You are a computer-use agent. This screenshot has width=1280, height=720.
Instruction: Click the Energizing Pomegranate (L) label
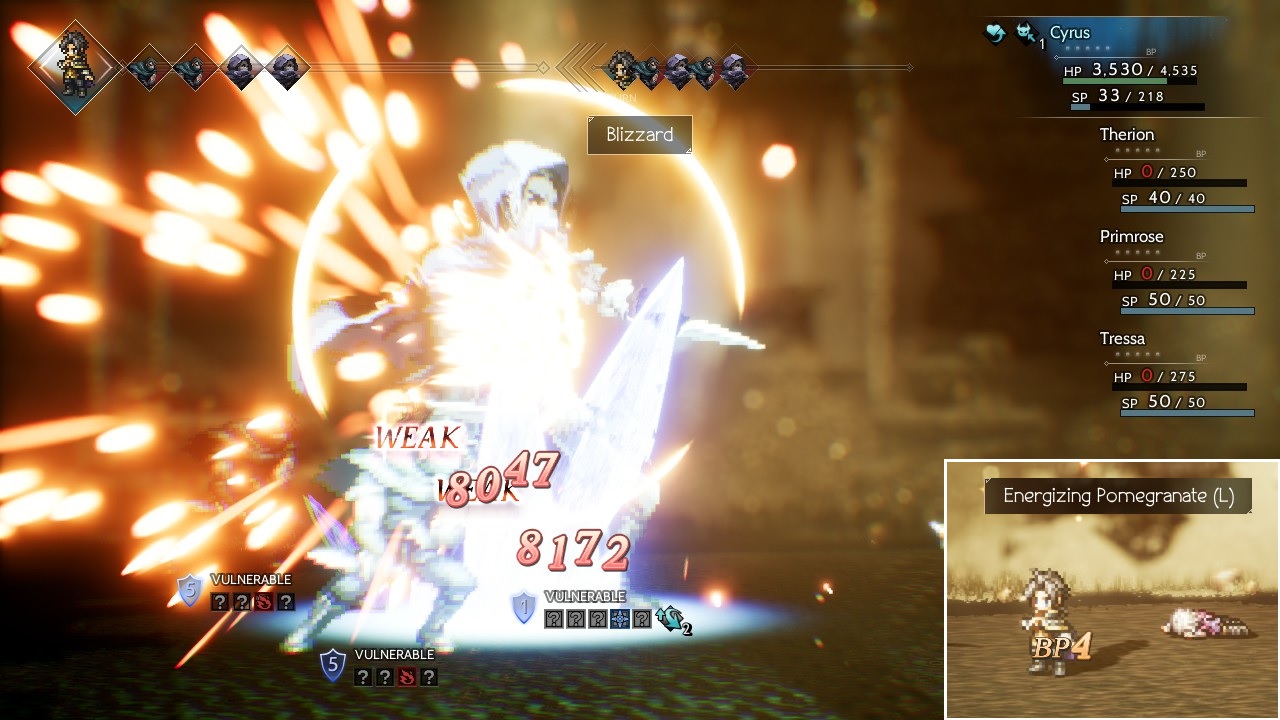1118,496
